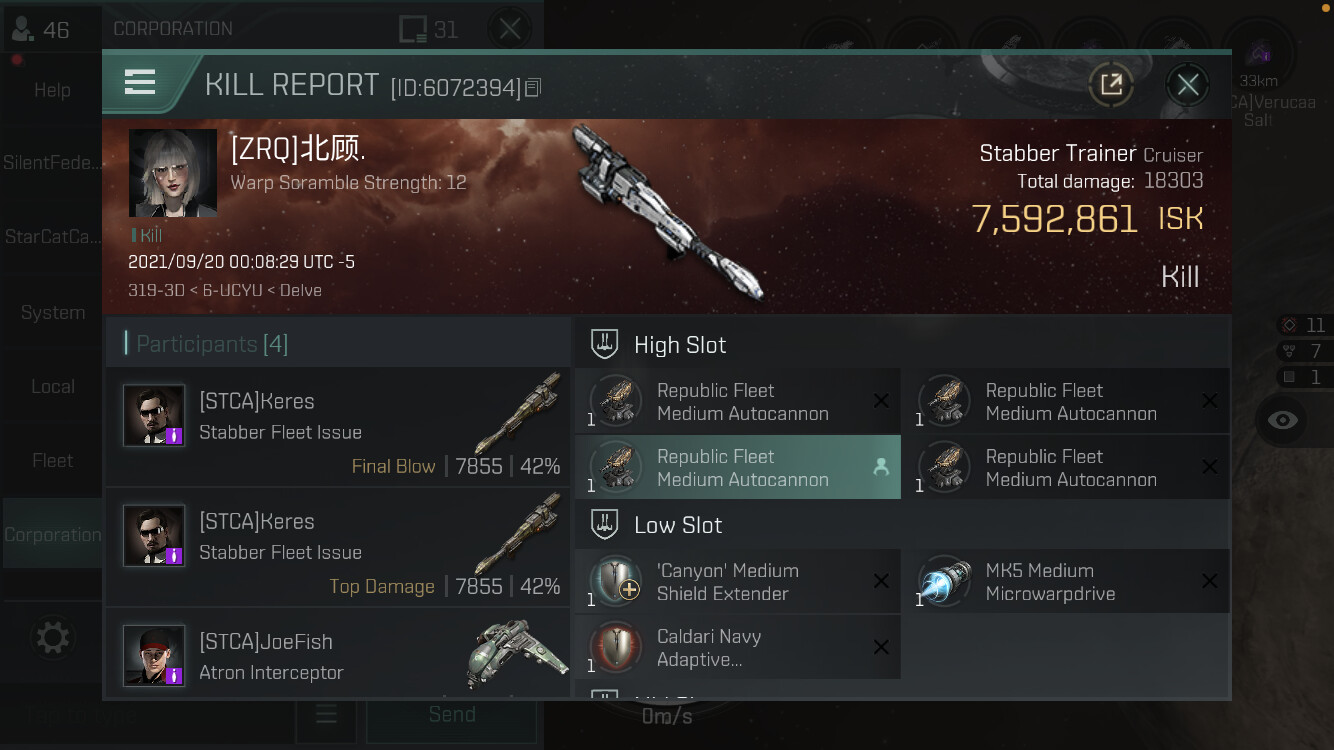Switch to the Local chat channel
The height and width of the screenshot is (750, 1334).
(x=52, y=387)
